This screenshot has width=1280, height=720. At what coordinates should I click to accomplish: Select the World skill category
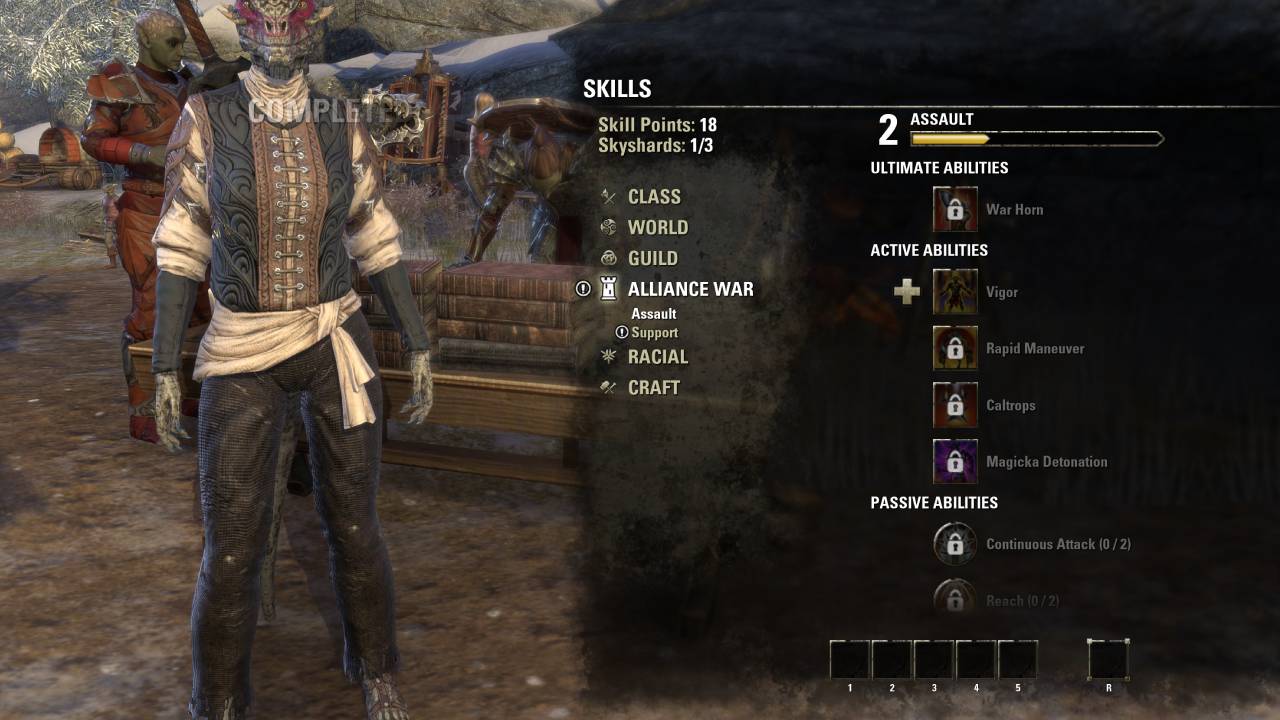[x=657, y=228]
